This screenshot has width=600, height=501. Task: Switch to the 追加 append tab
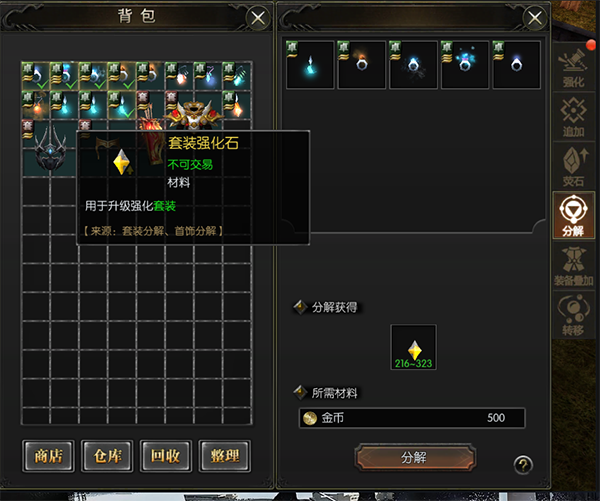pyautogui.click(x=574, y=115)
